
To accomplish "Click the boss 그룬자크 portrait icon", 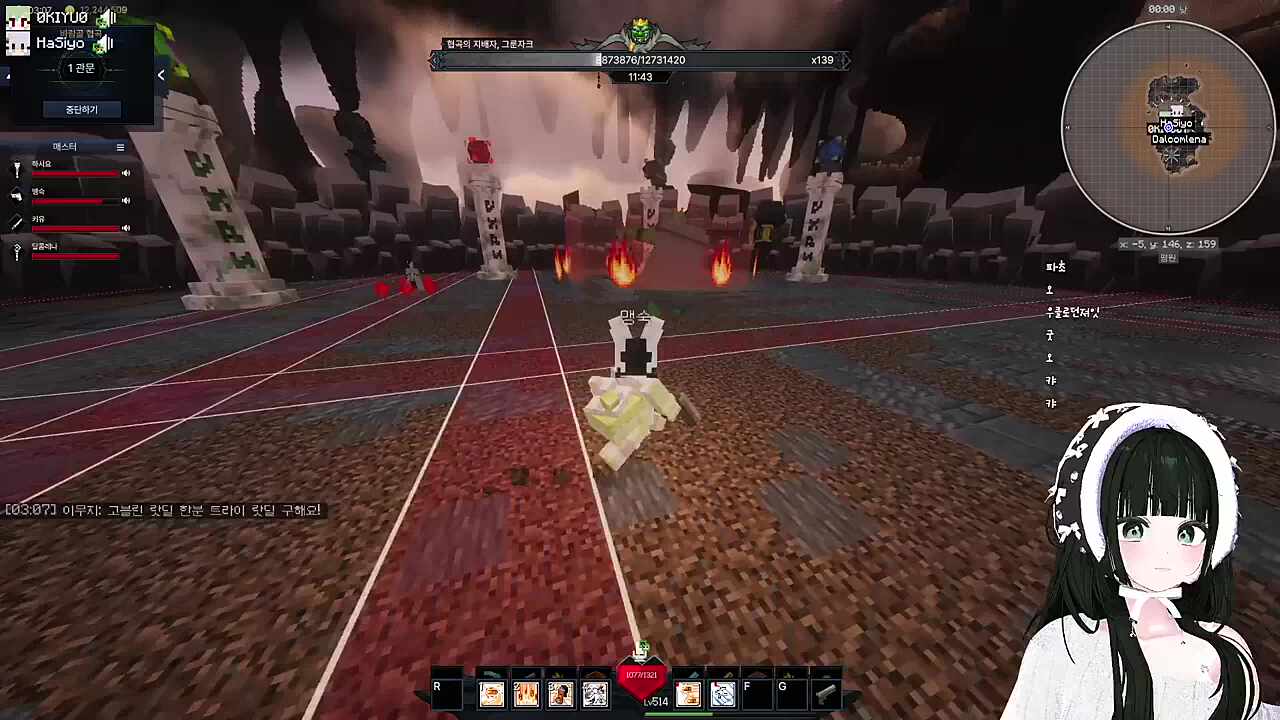I will click(x=640, y=36).
